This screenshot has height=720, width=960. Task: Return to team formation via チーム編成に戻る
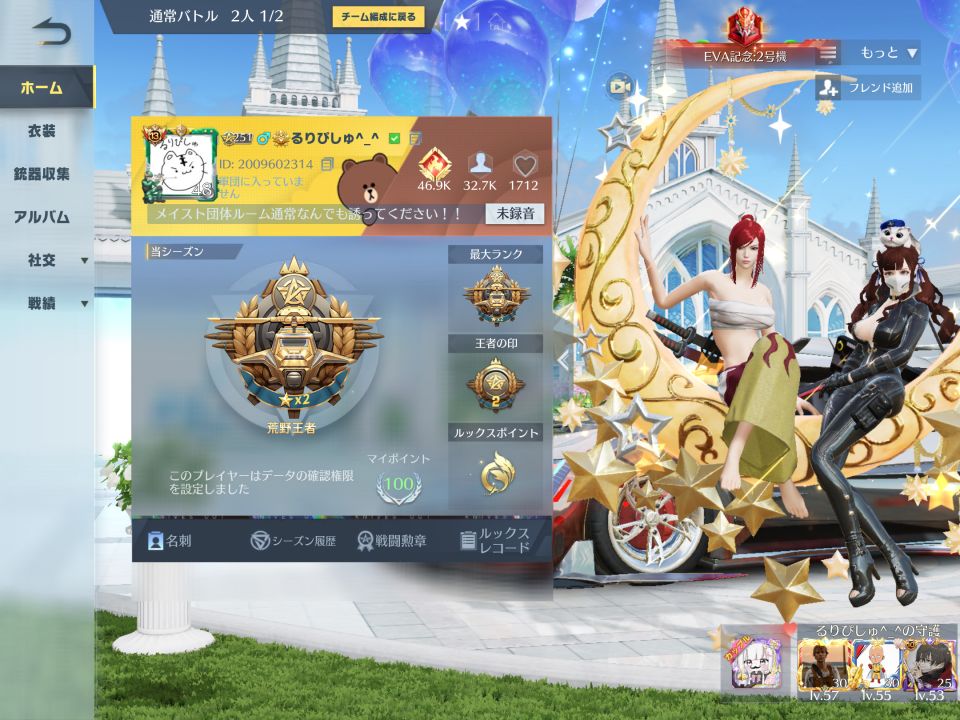point(379,17)
